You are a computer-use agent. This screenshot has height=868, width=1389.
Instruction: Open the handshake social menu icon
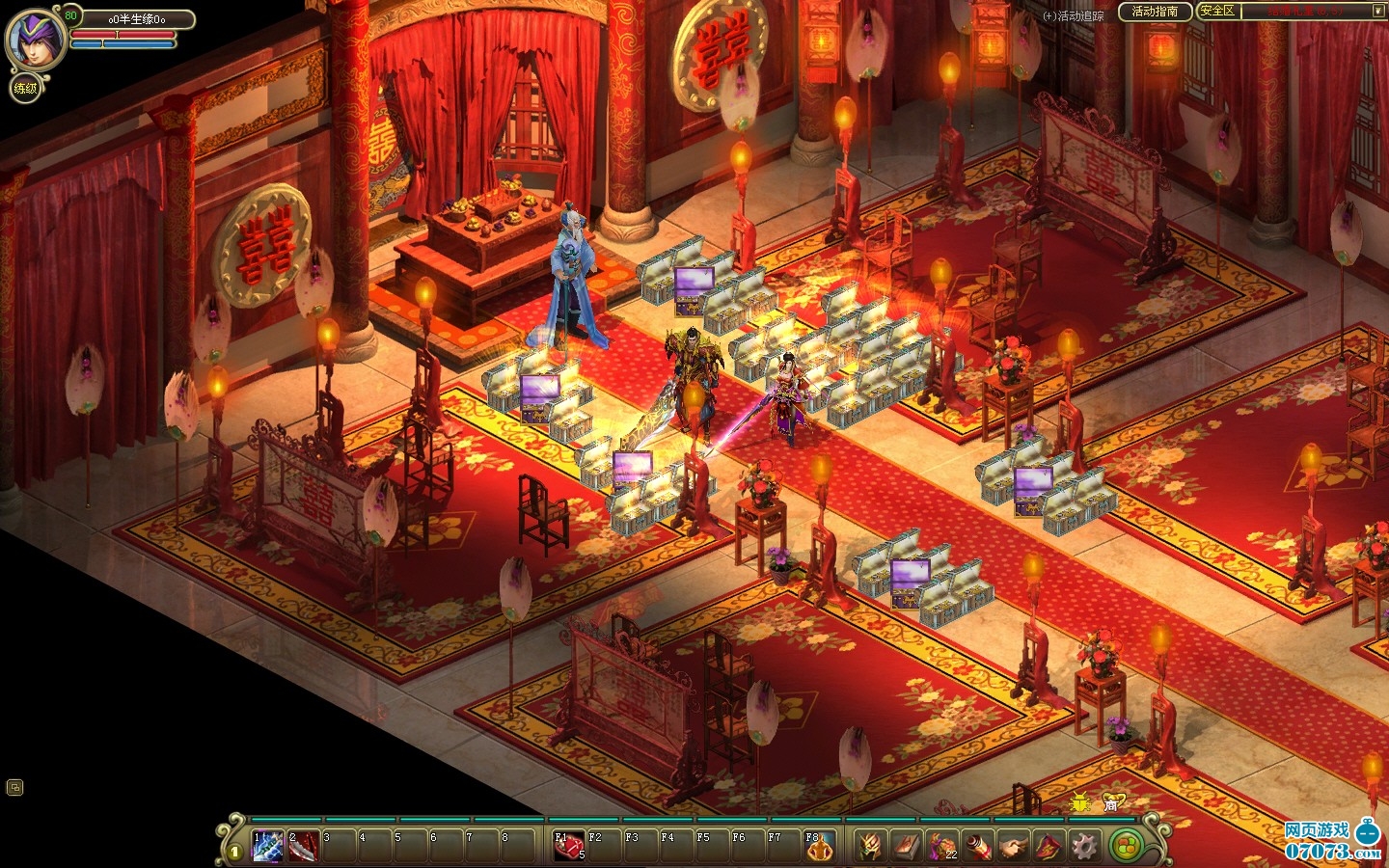pos(1013,846)
